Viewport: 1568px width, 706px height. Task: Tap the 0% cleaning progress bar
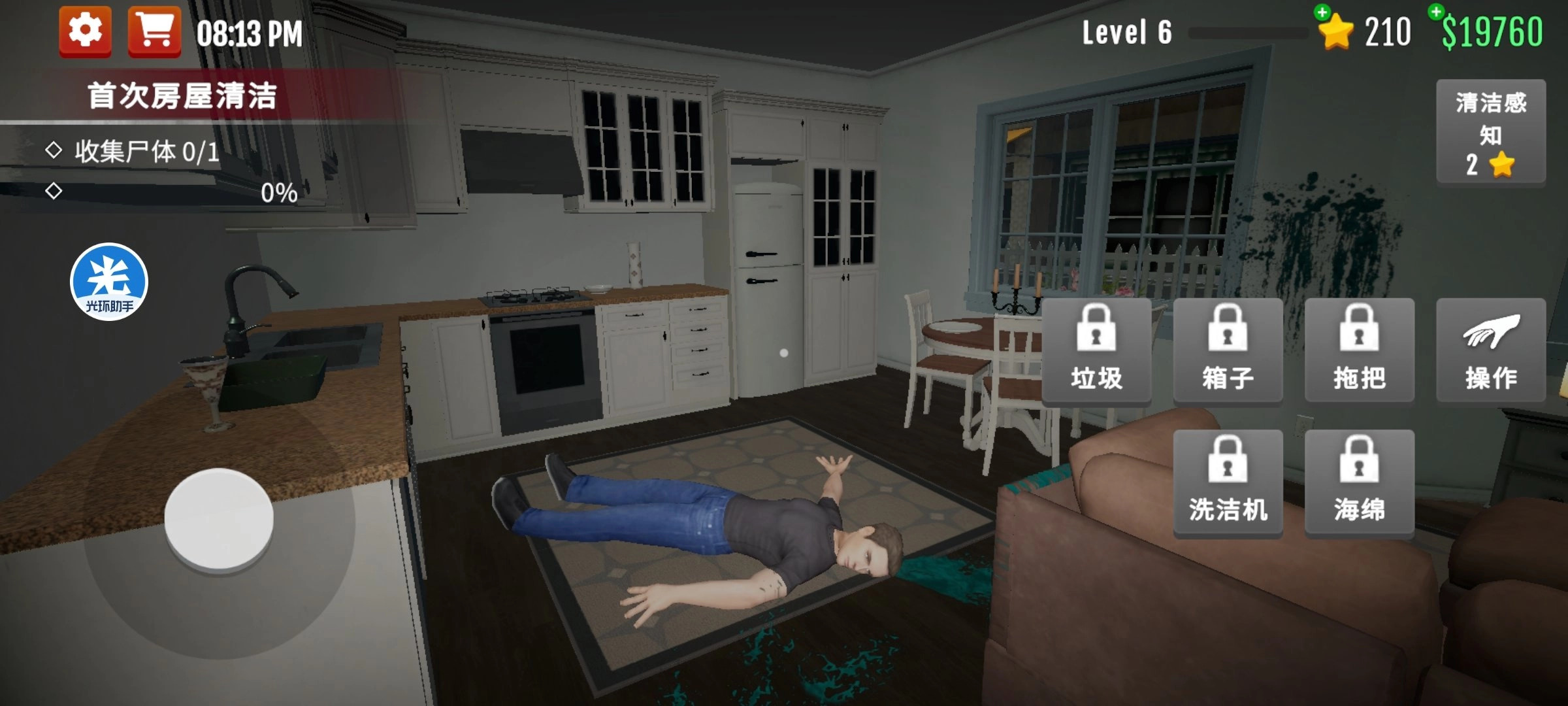click(x=277, y=193)
